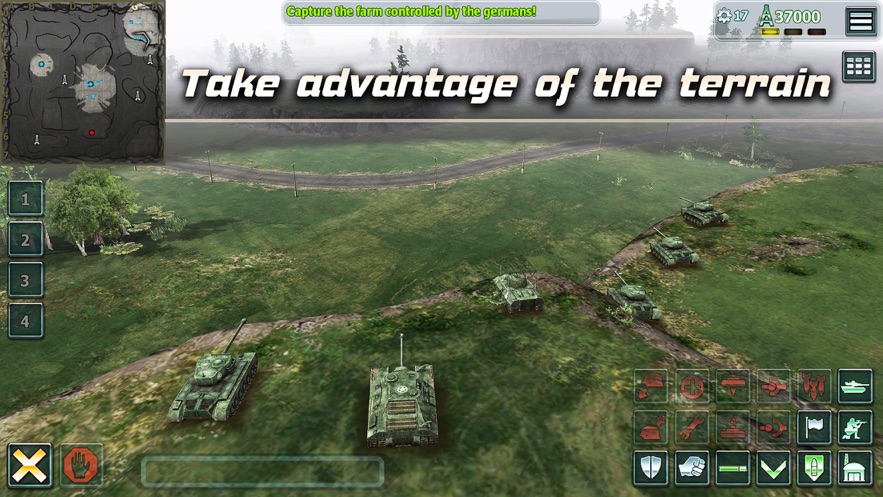Choose the tank units category icon
883x497 pixels.
click(855, 386)
